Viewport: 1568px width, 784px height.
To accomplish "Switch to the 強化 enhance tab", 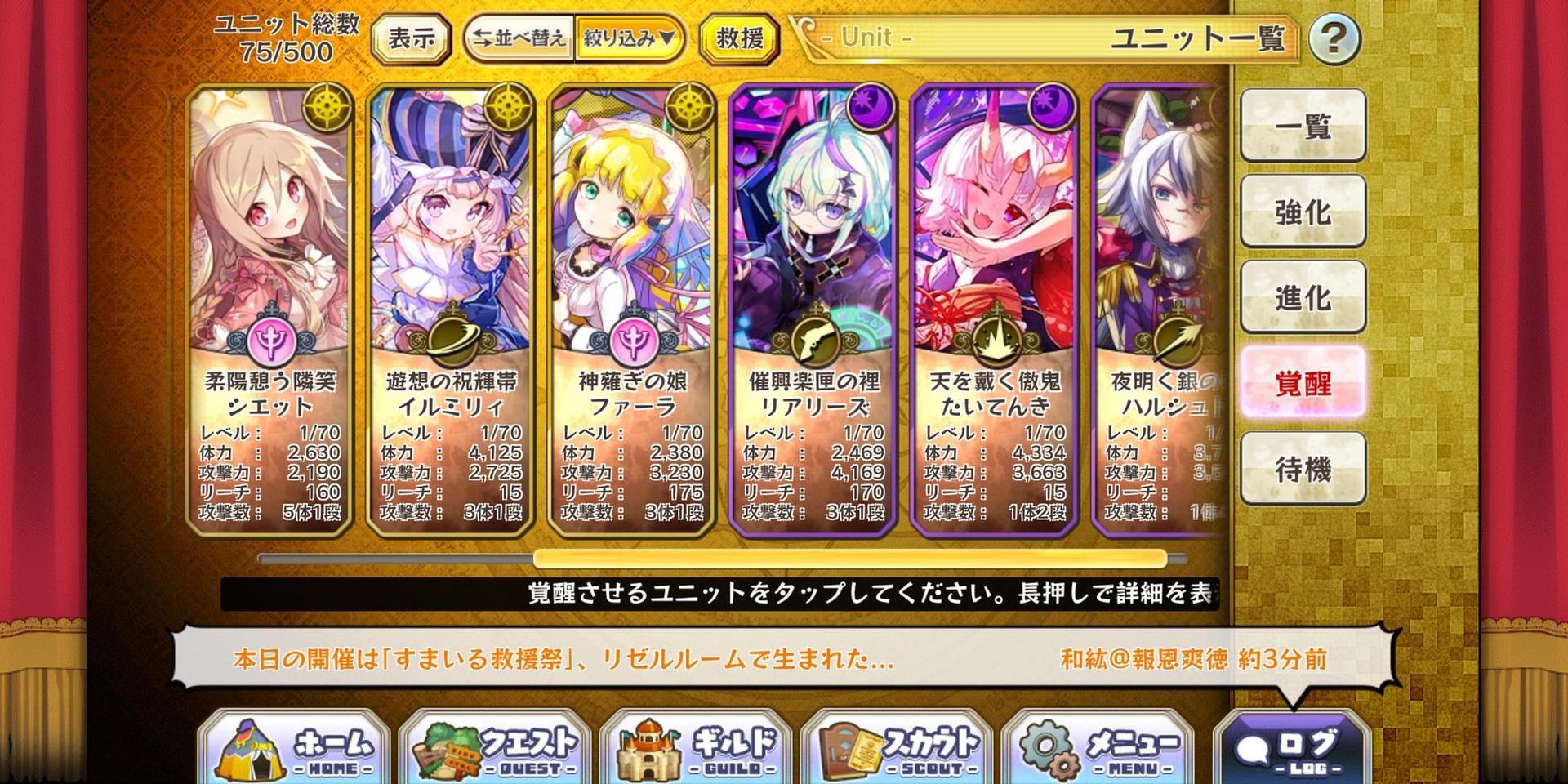I will click(x=1303, y=212).
